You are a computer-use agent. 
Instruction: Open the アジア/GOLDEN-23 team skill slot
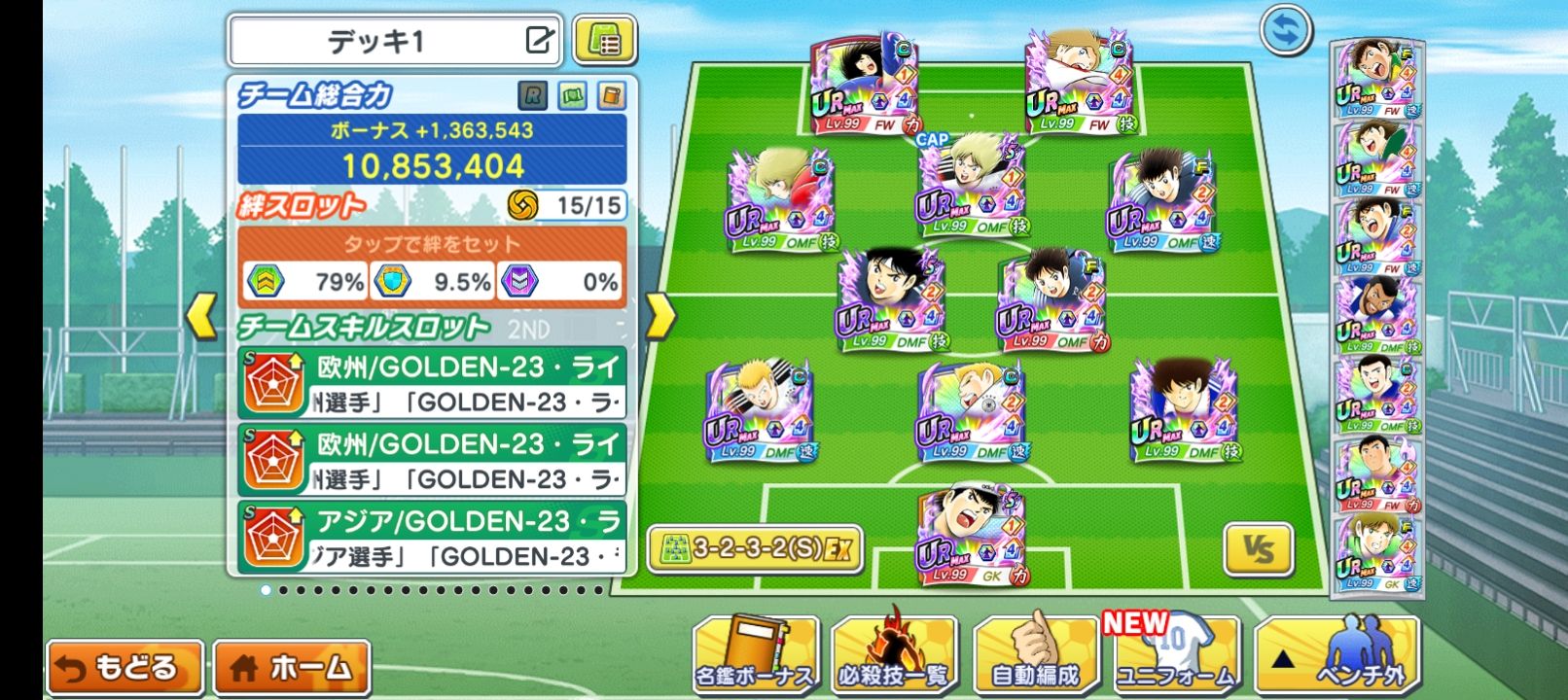[431, 538]
